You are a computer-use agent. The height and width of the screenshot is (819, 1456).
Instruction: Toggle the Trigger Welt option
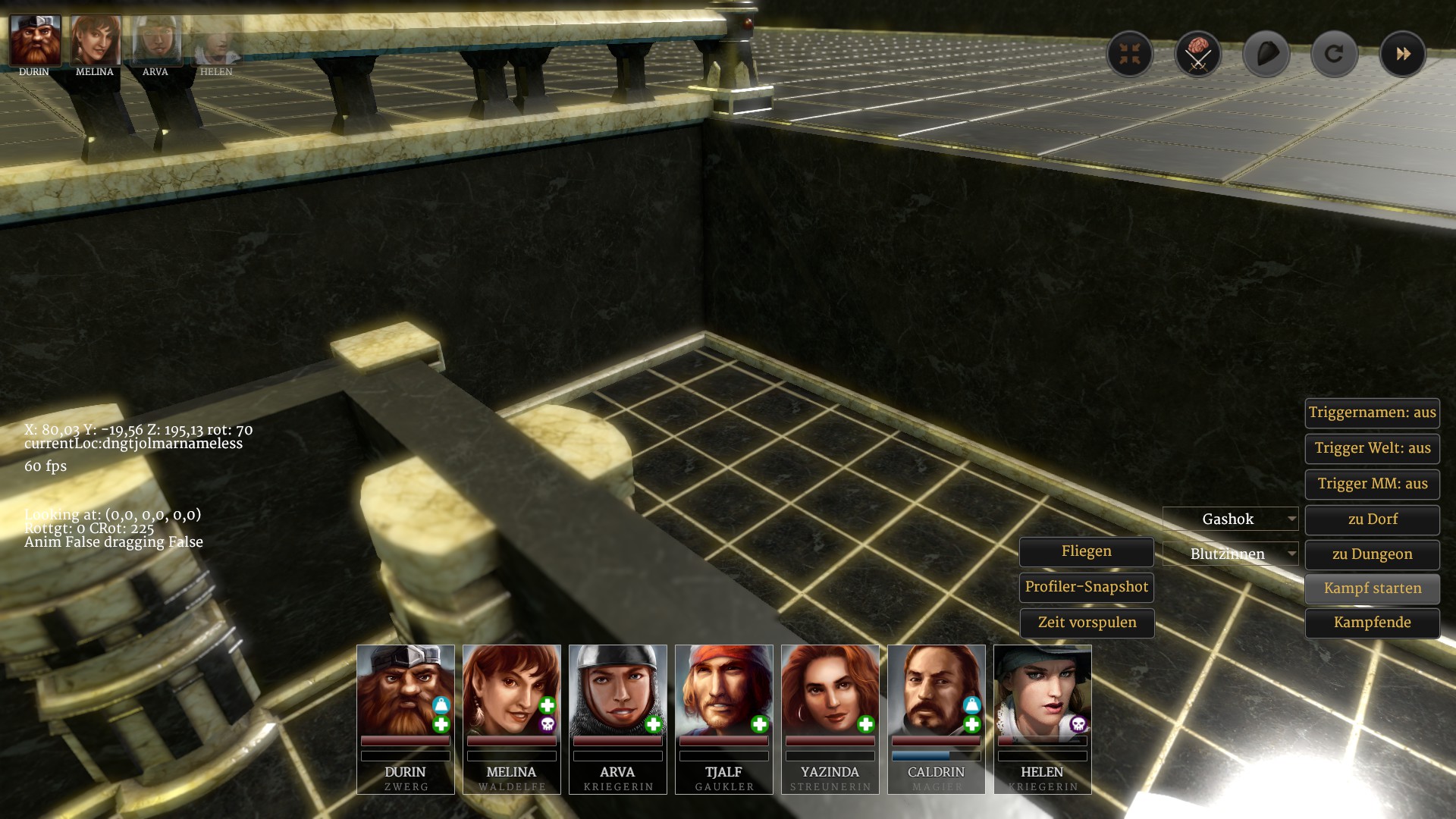[x=1372, y=448]
